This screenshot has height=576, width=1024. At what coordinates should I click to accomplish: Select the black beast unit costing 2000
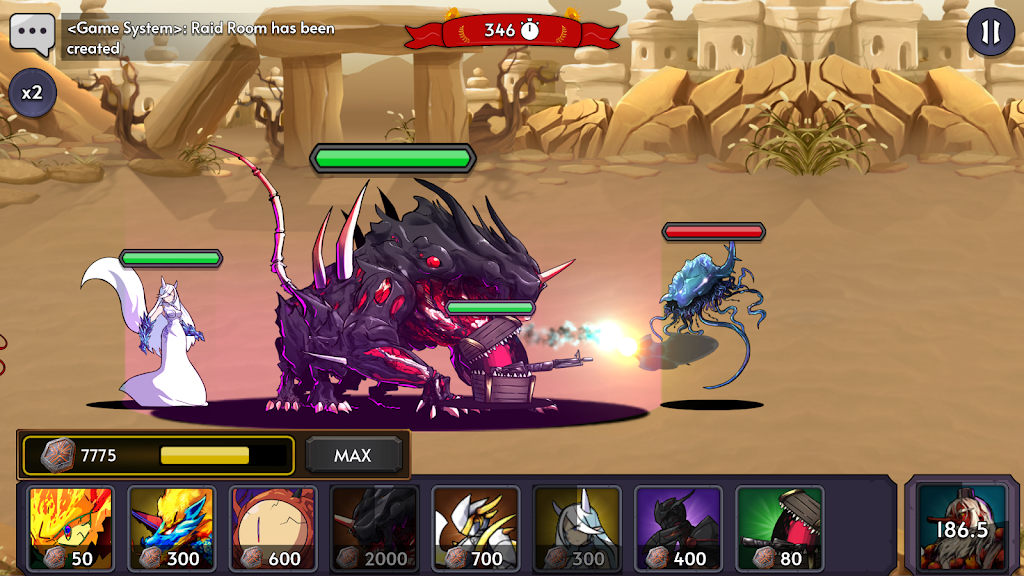click(x=374, y=529)
